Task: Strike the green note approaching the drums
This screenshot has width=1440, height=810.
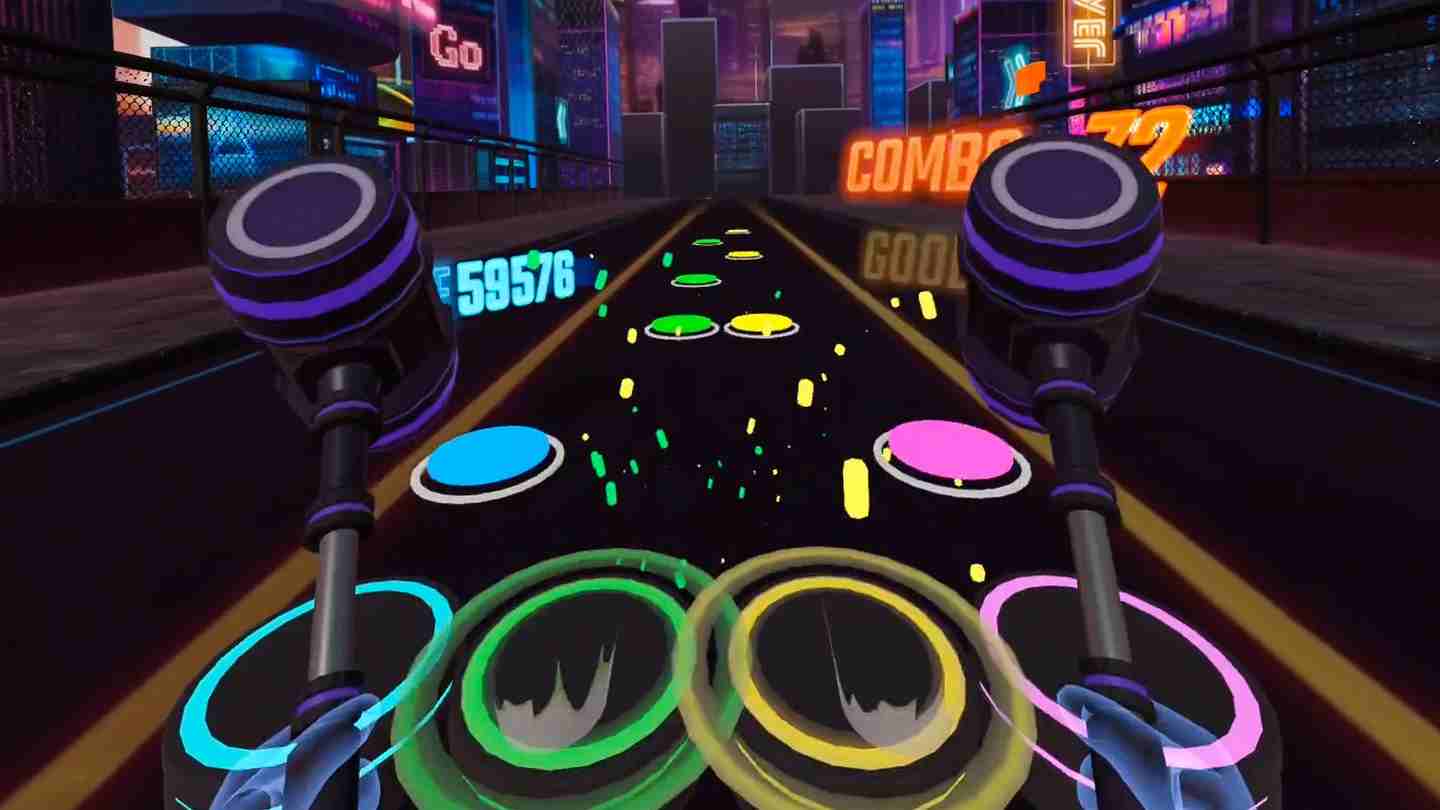Action: click(682, 323)
